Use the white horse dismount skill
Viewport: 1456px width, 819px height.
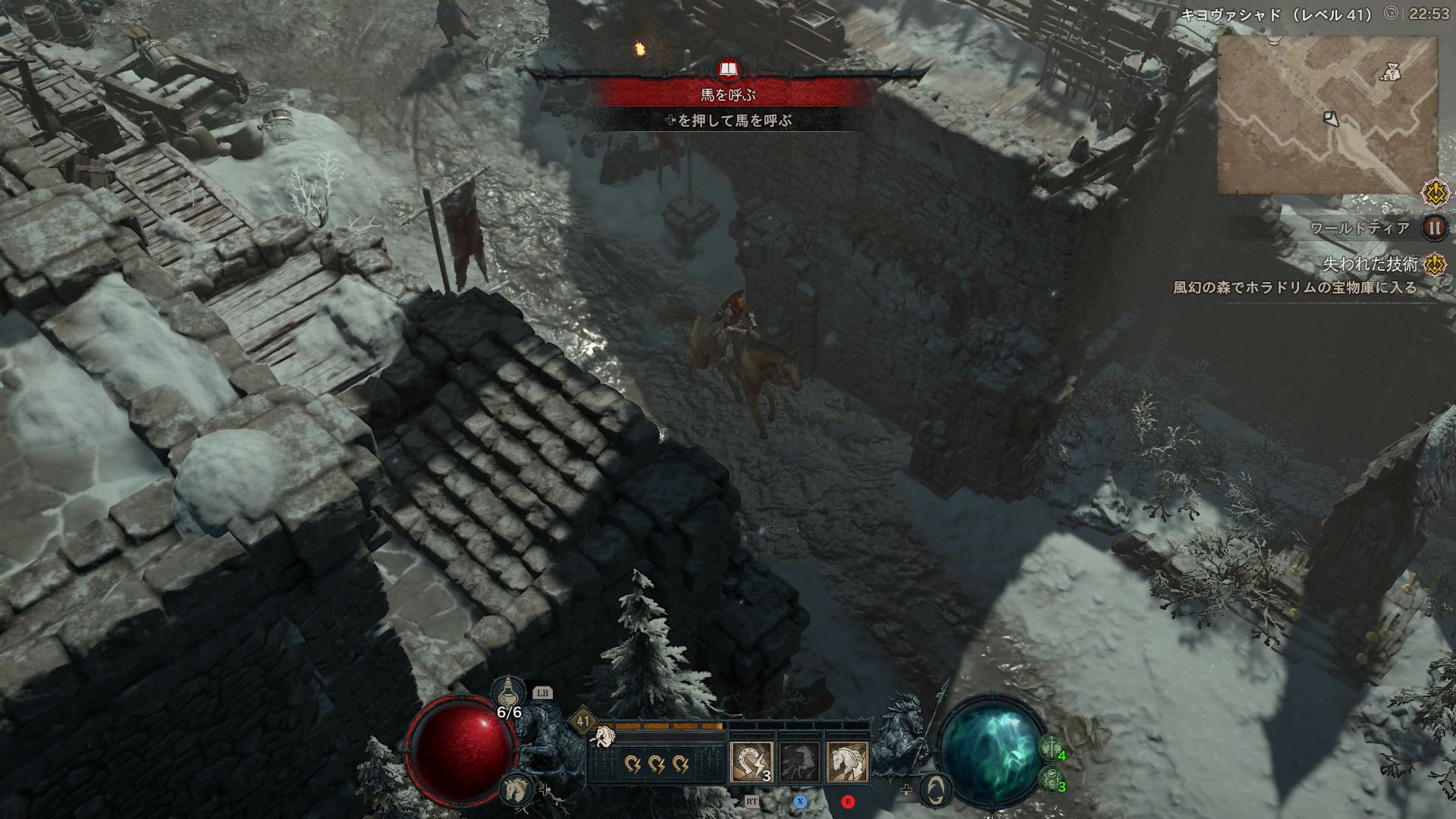point(847,762)
